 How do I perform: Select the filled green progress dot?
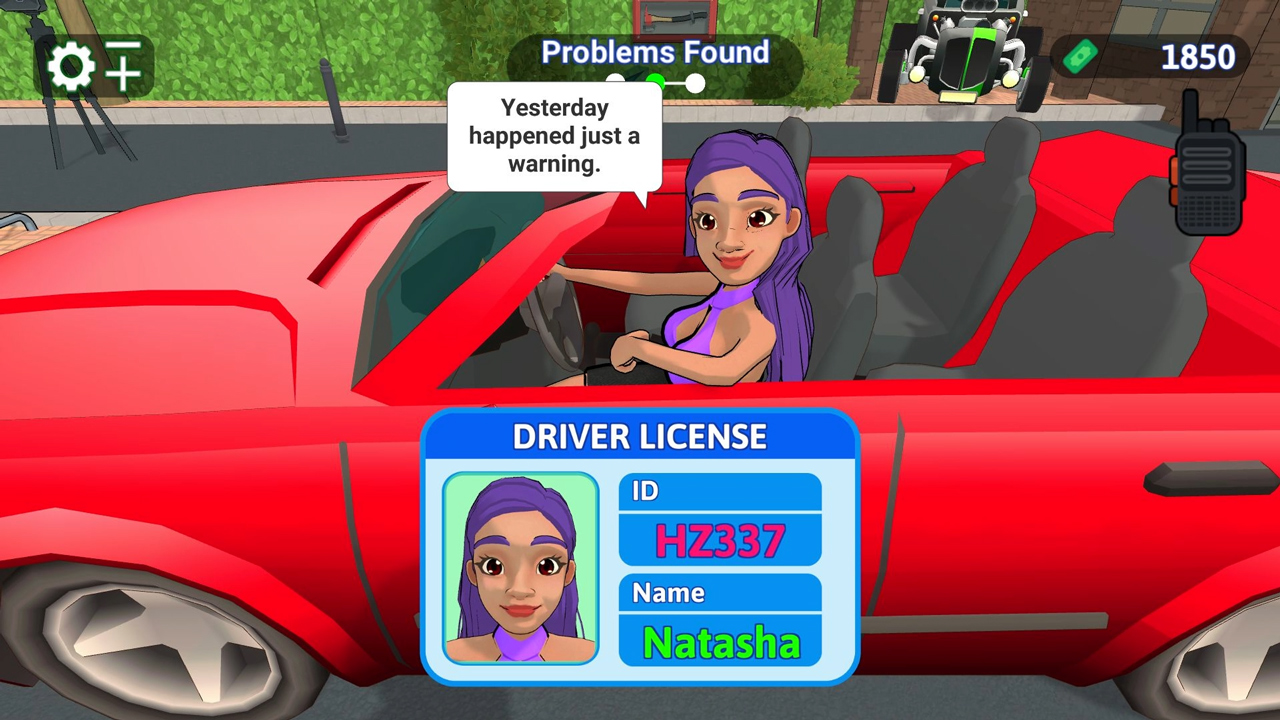click(x=655, y=82)
